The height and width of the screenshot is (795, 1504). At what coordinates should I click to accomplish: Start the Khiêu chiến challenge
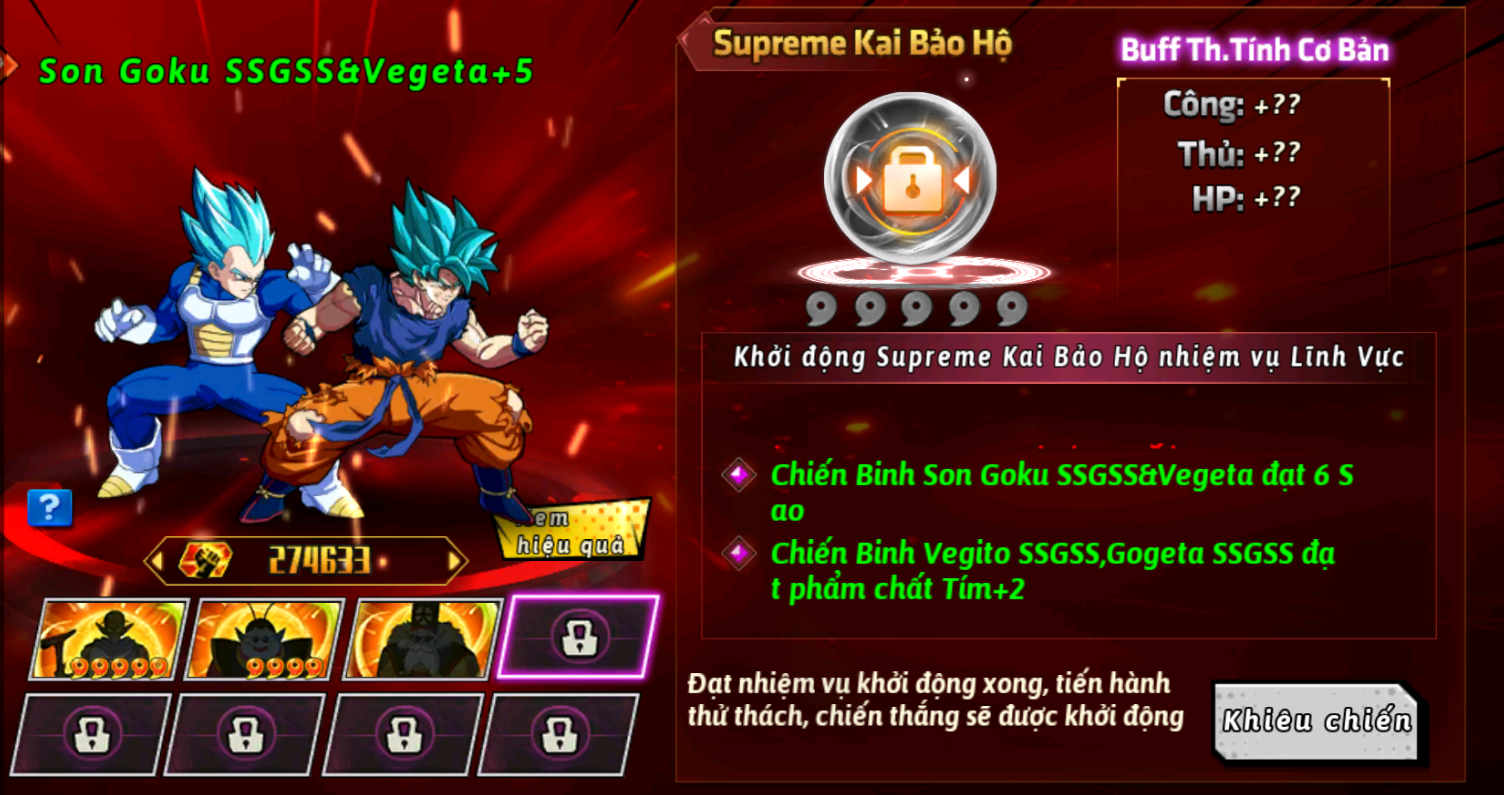1316,722
